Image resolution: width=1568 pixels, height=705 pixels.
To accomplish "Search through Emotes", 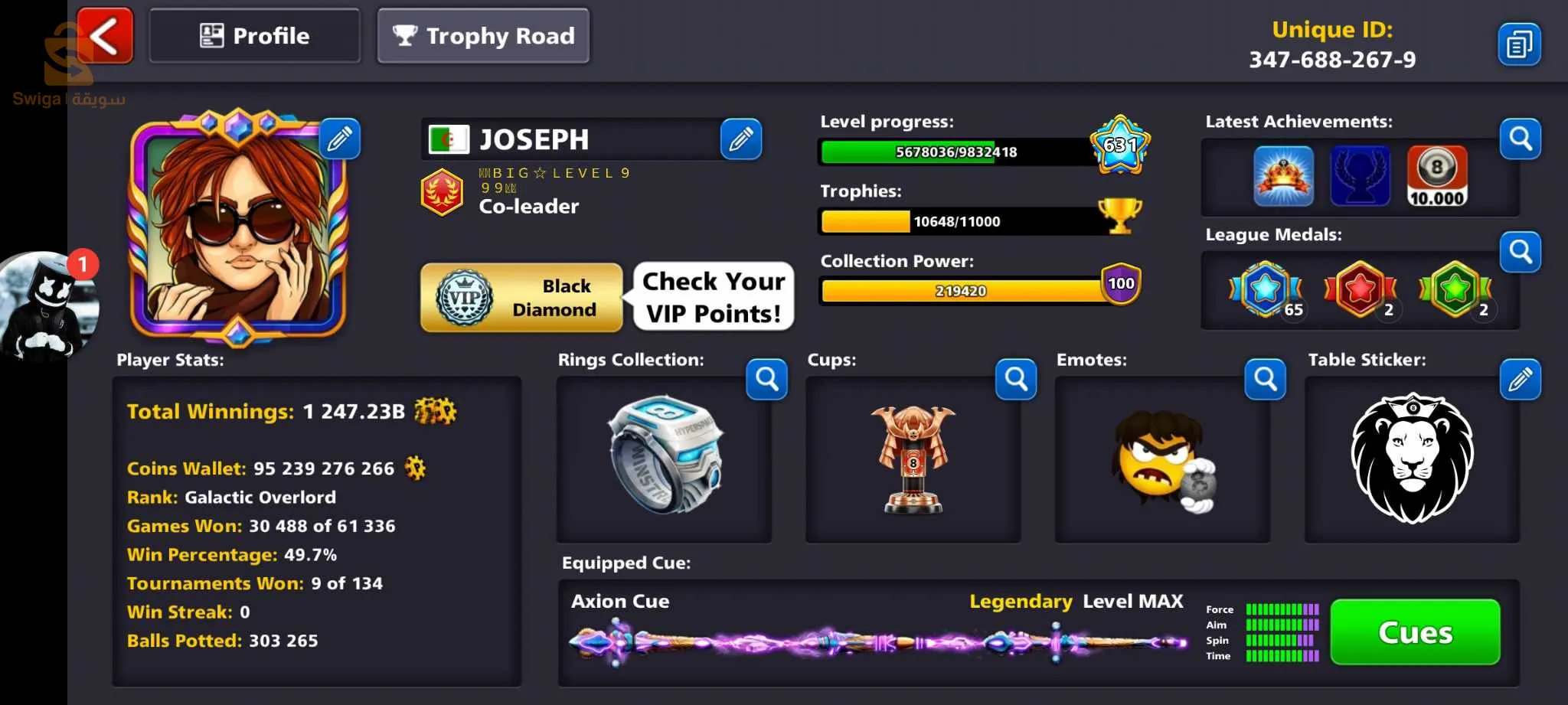I will [x=1265, y=379].
